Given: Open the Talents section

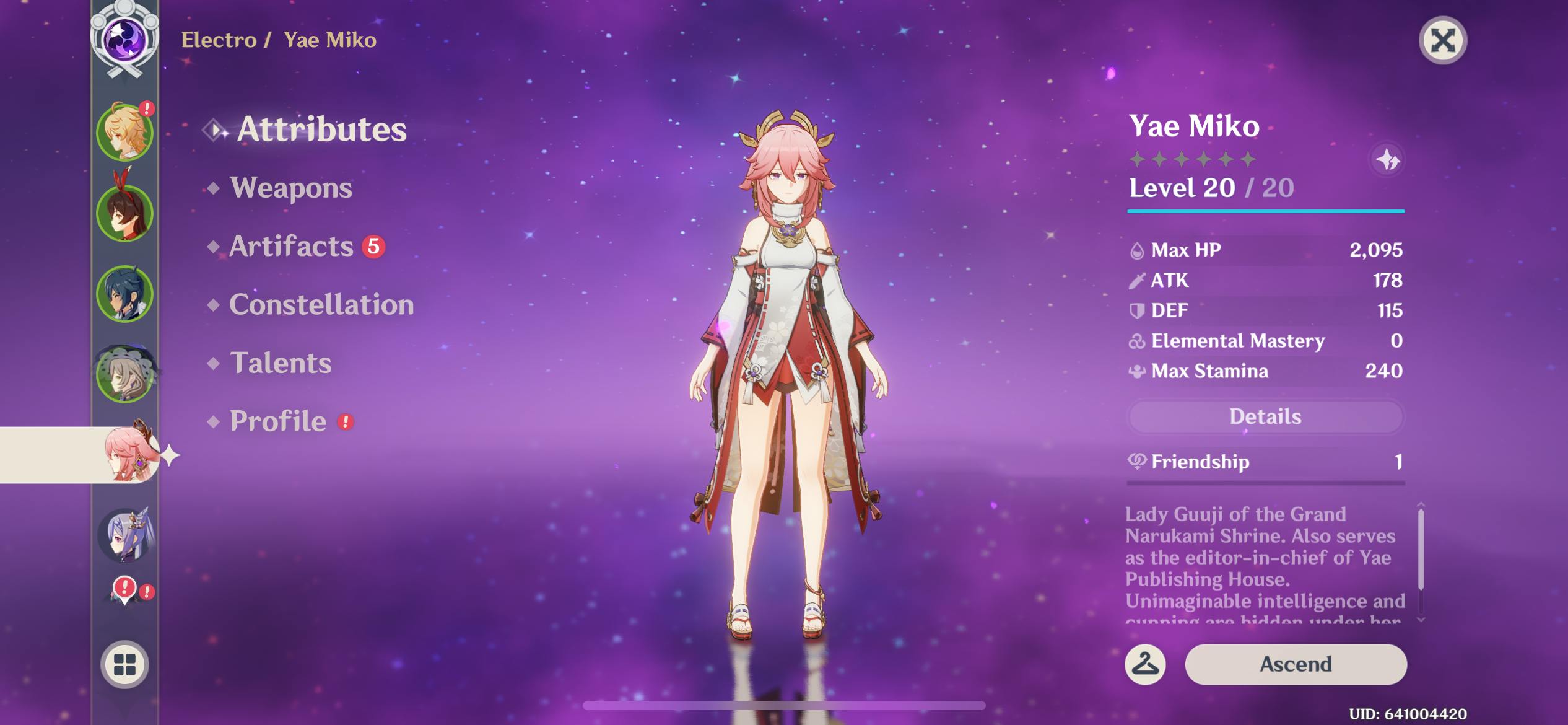Looking at the screenshot, I should (x=280, y=363).
